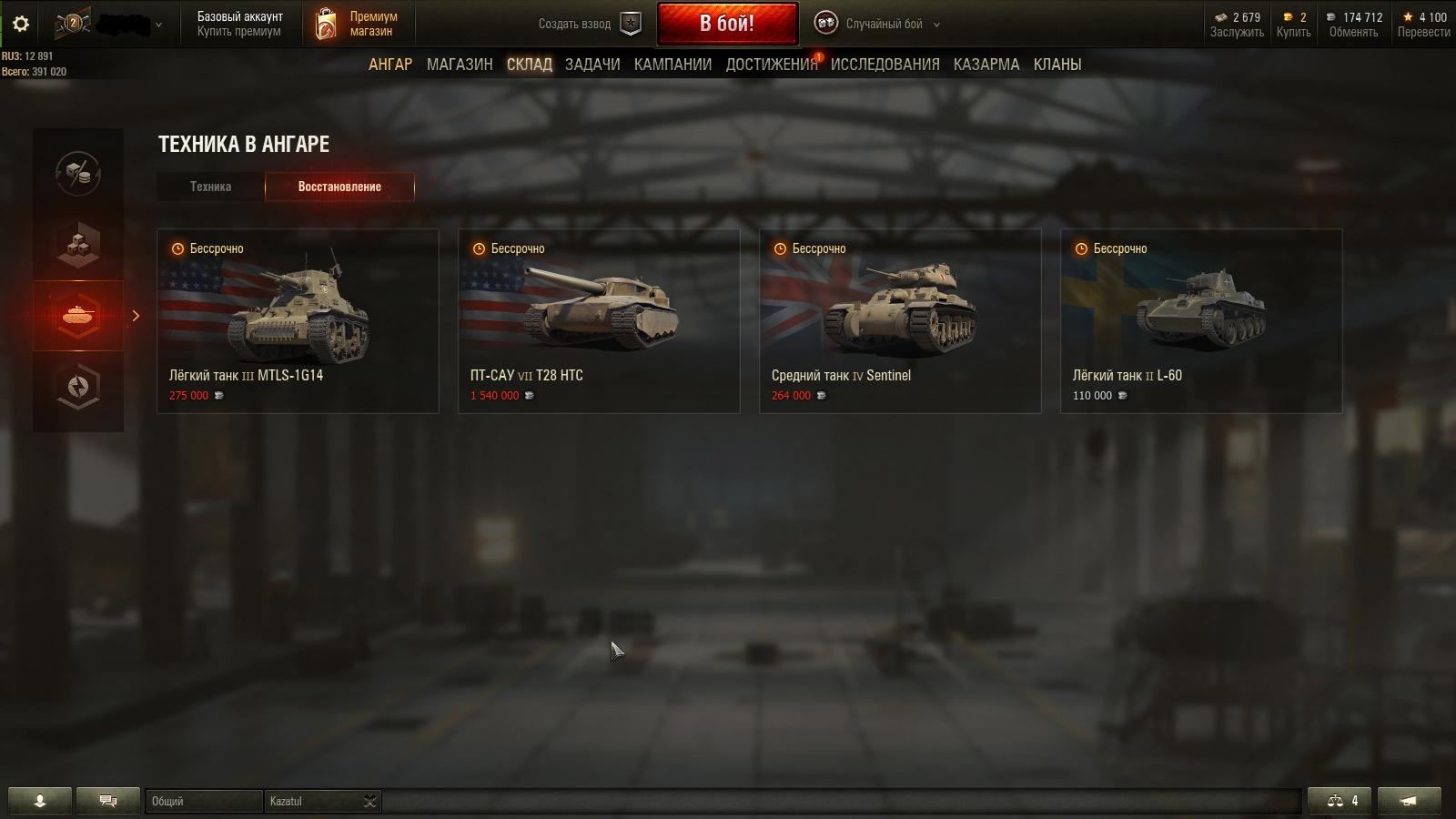Open the settings gear in top-left corner
Viewport: 1456px width, 819px height.
click(x=20, y=24)
